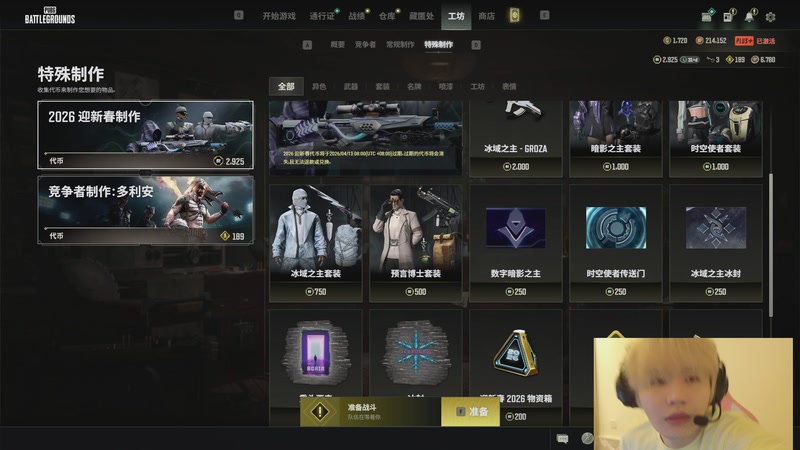Show the 表情 emote category
This screenshot has width=800, height=450.
509,87
